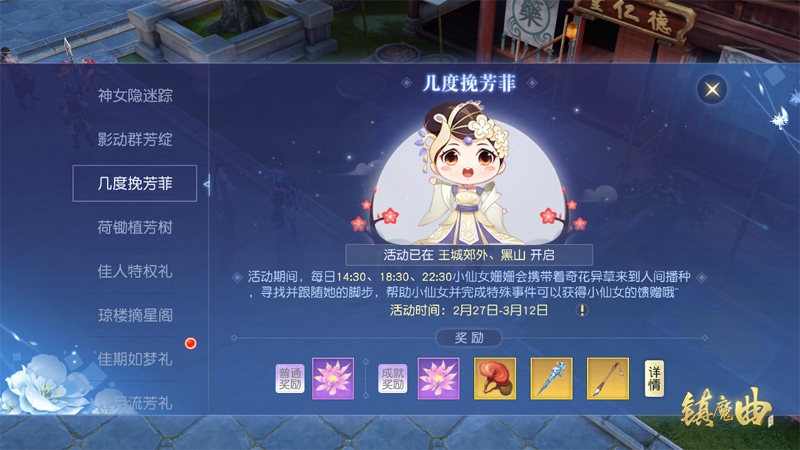Screen dimensions: 800x450
Task: View the writing brush reward item
Action: [607, 378]
